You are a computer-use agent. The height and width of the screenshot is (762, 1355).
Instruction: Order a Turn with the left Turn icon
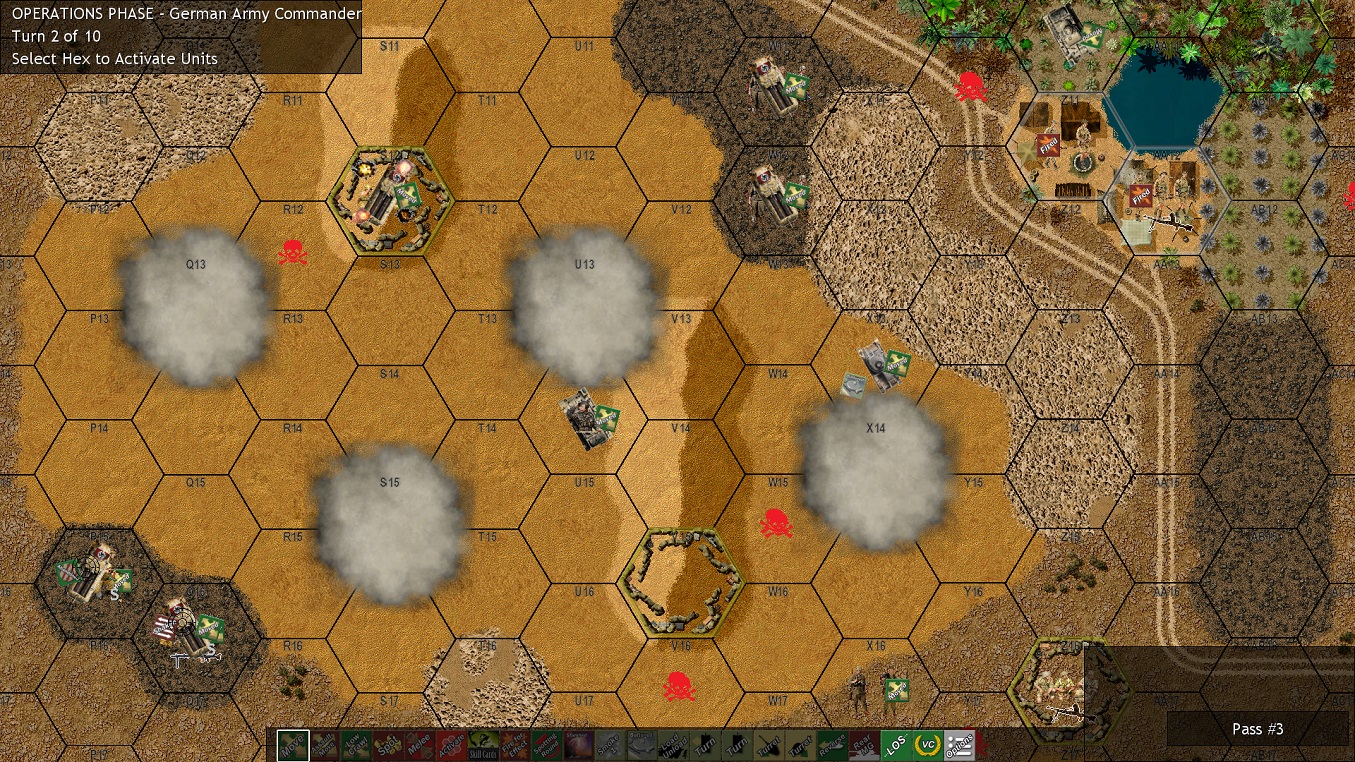(704, 744)
